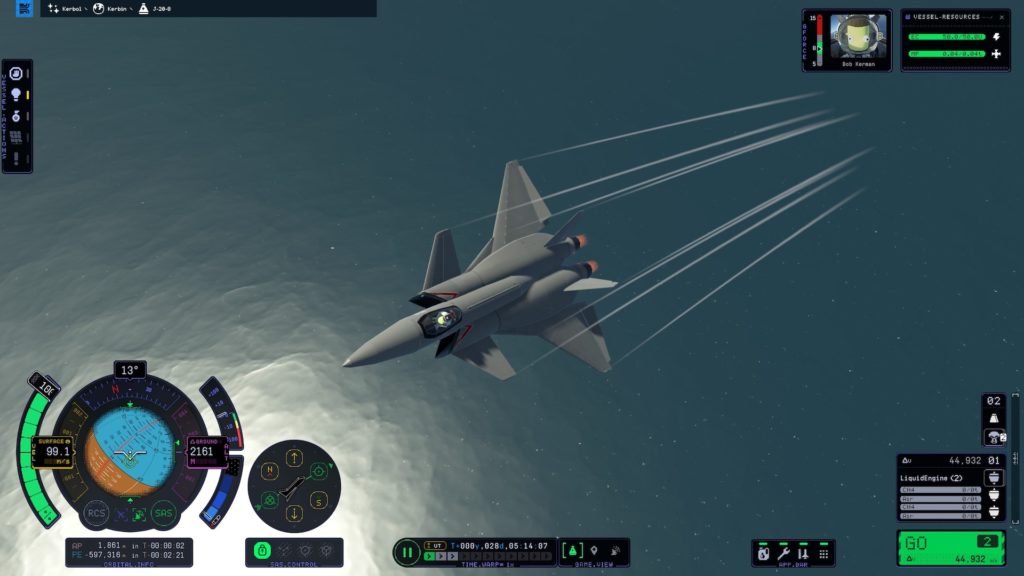Screen dimensions: 1024x576
Task: Select the SAS normal (N) direction
Action: pyautogui.click(x=268, y=470)
